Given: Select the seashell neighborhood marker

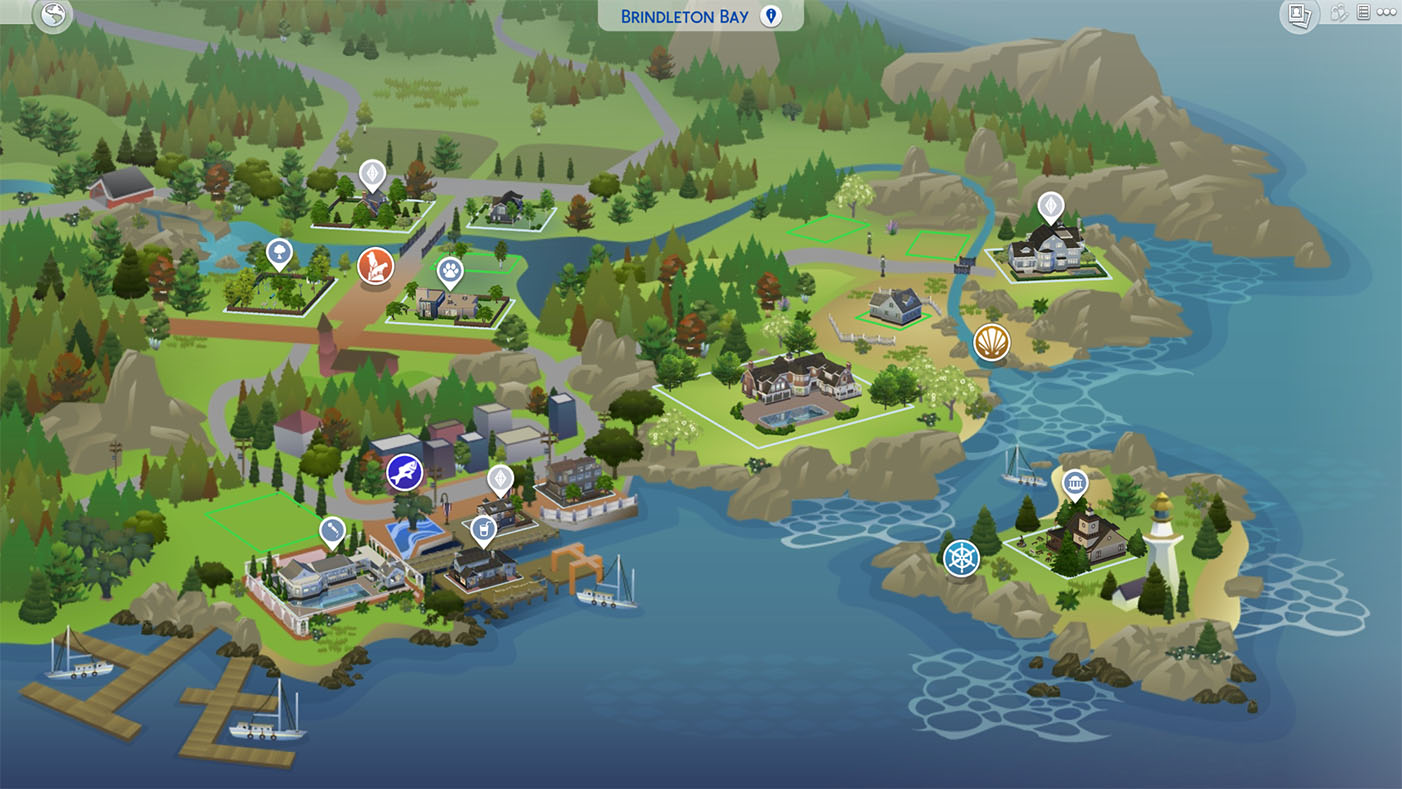Looking at the screenshot, I should 992,343.
